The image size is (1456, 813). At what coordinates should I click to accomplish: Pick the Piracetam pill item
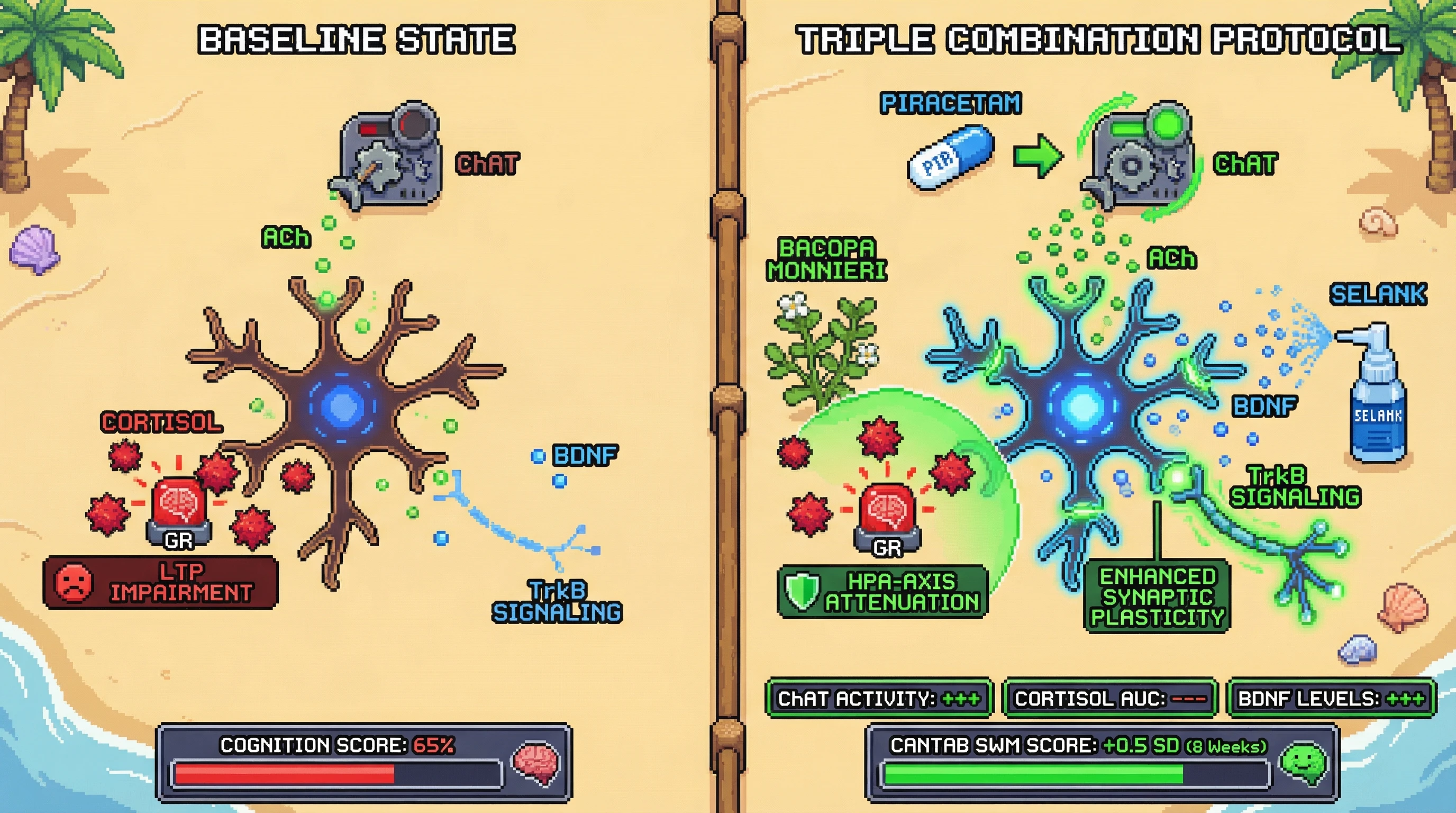click(x=951, y=158)
